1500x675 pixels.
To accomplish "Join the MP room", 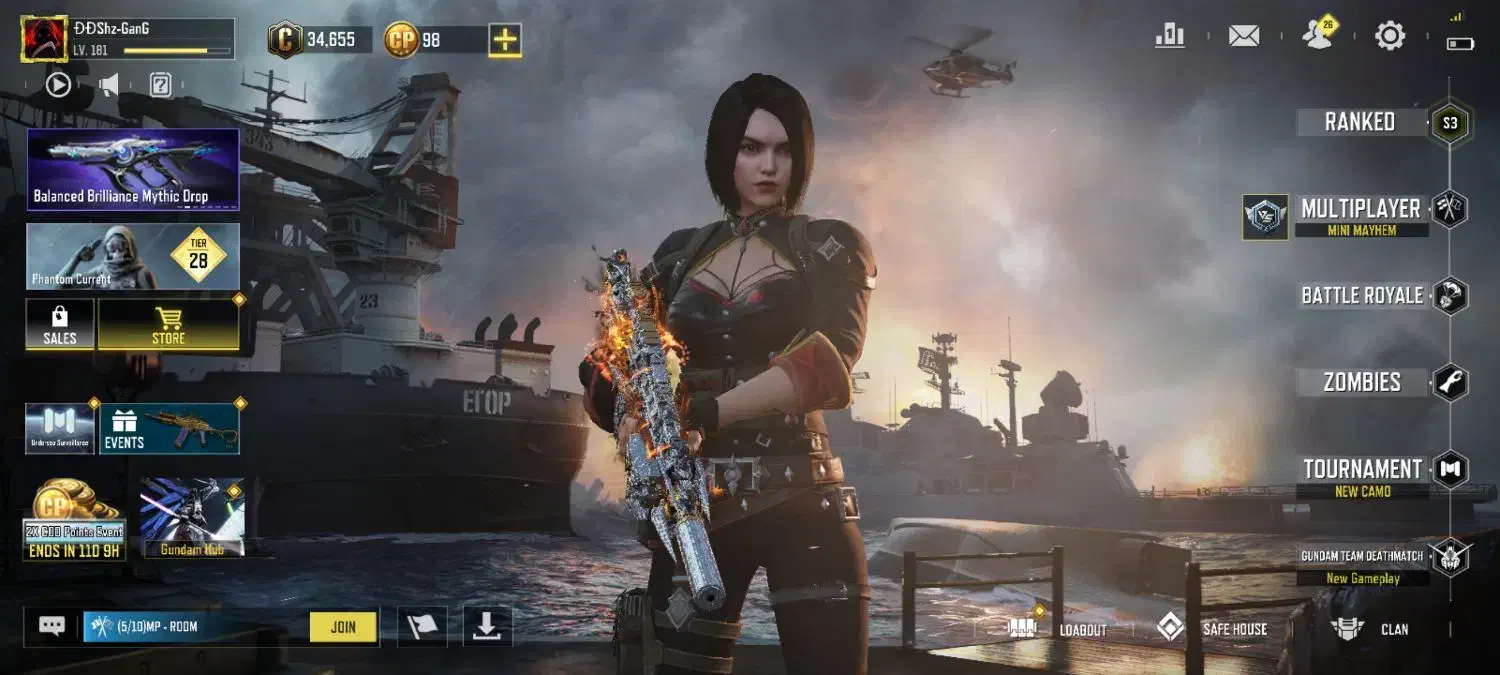I will click(x=343, y=627).
